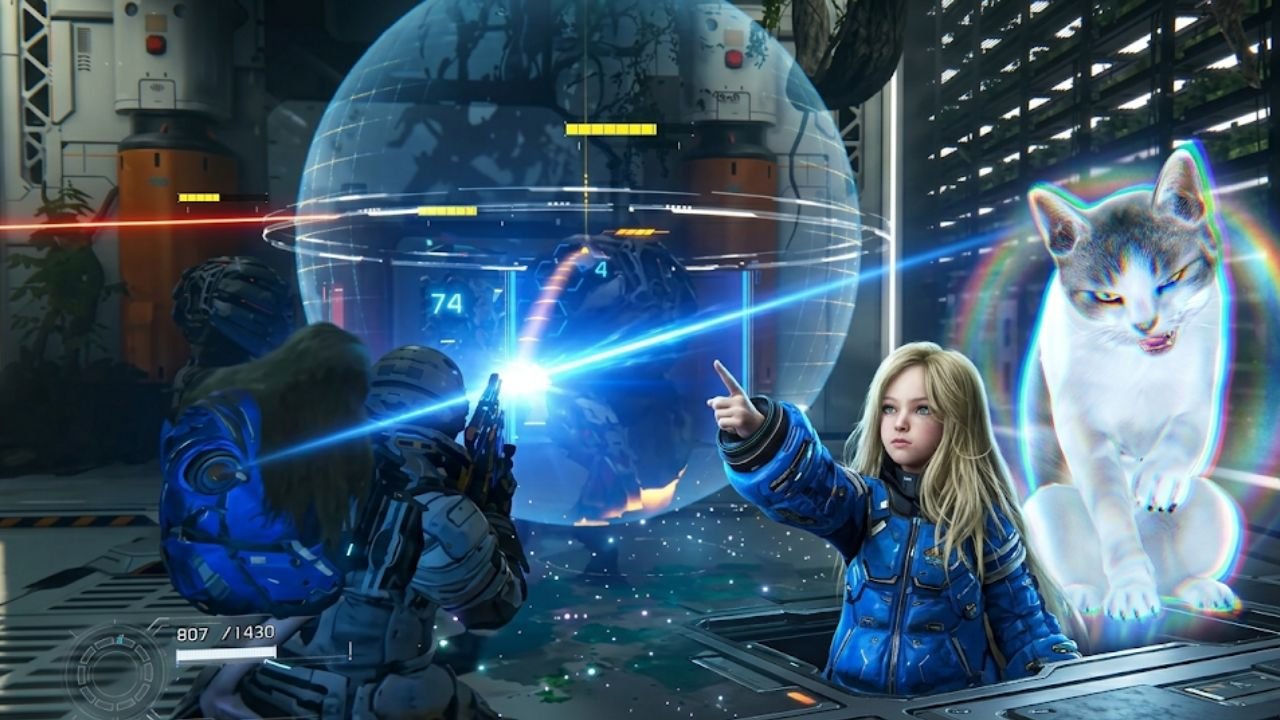The width and height of the screenshot is (1280, 720).
Task: Select the triangular warning marker on the core
Action: (584, 251)
